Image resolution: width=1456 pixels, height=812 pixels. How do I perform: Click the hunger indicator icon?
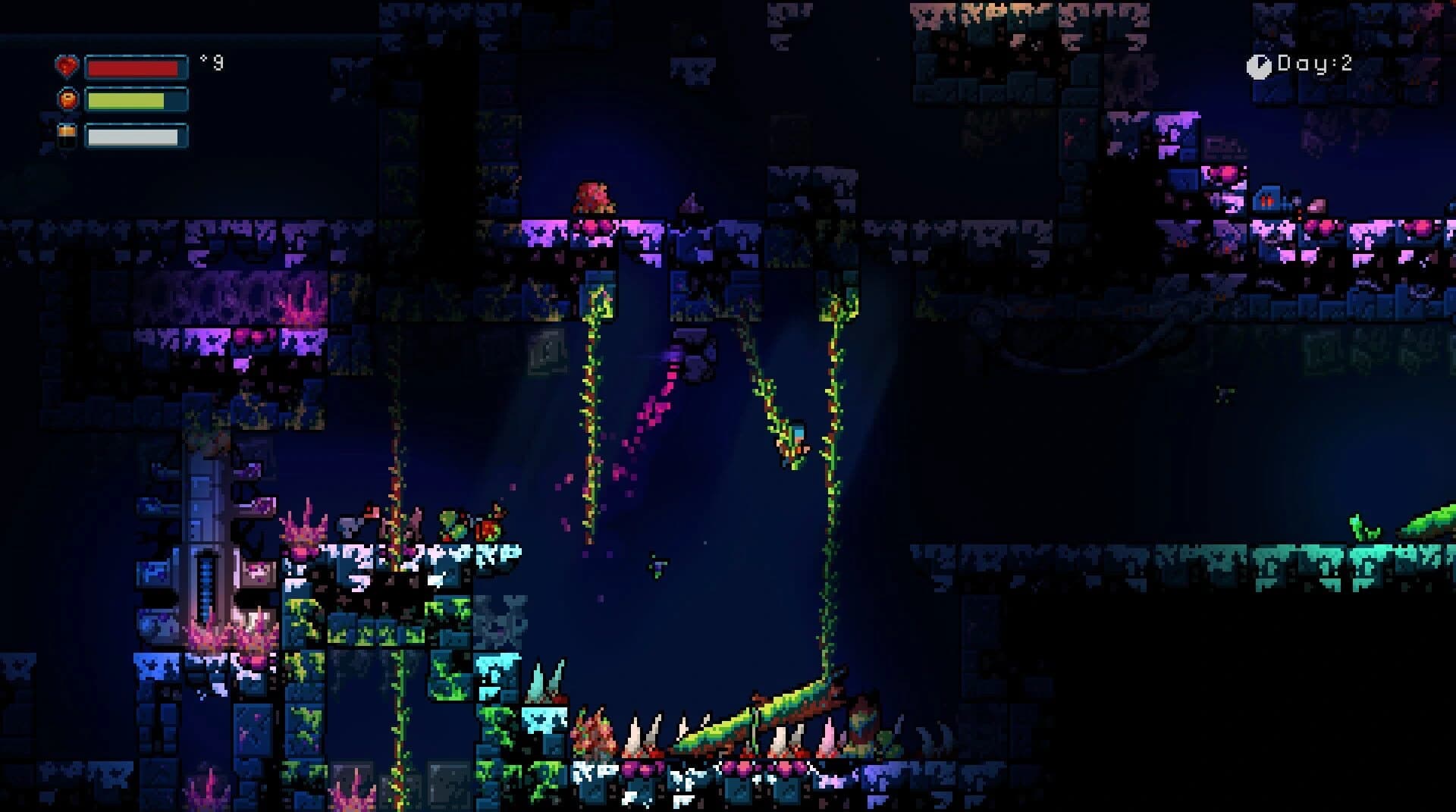pos(67,99)
